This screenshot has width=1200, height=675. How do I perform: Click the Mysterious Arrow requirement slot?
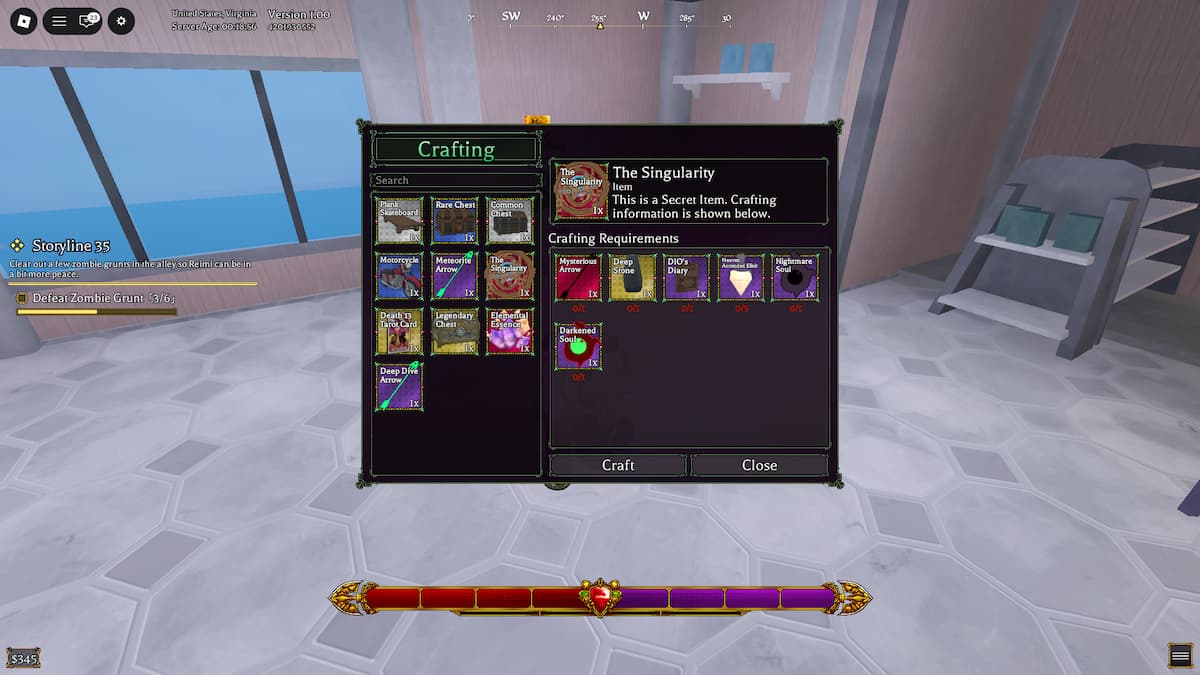(x=578, y=278)
